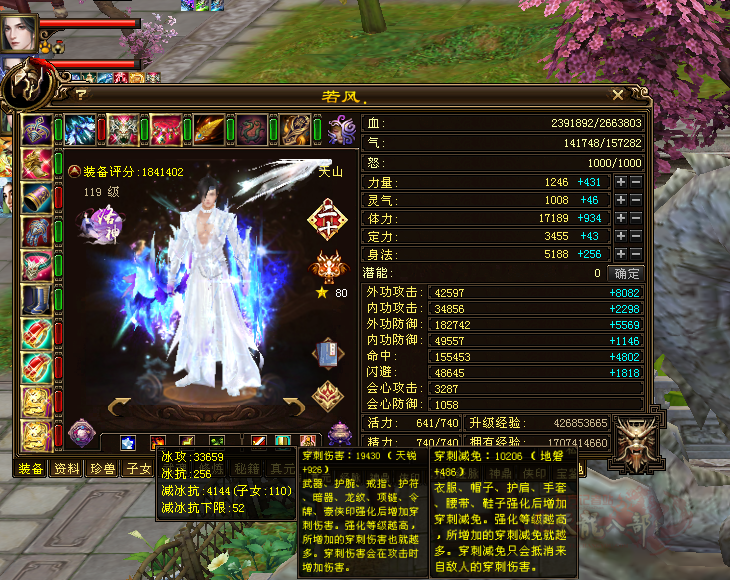Add a point to 体力
The height and width of the screenshot is (580, 730).
(621, 218)
